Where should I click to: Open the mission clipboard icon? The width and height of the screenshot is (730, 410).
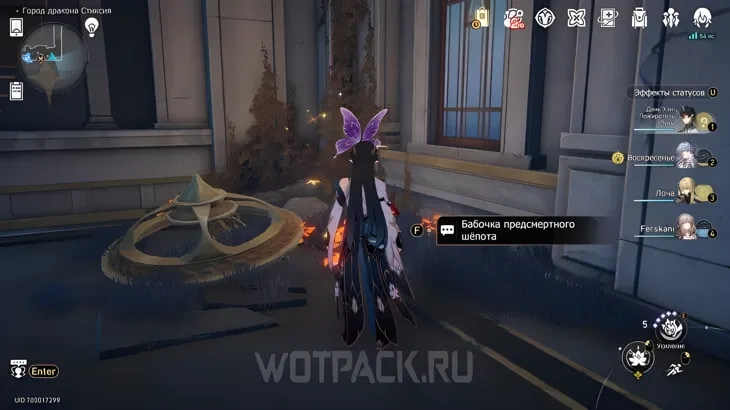pos(16,91)
